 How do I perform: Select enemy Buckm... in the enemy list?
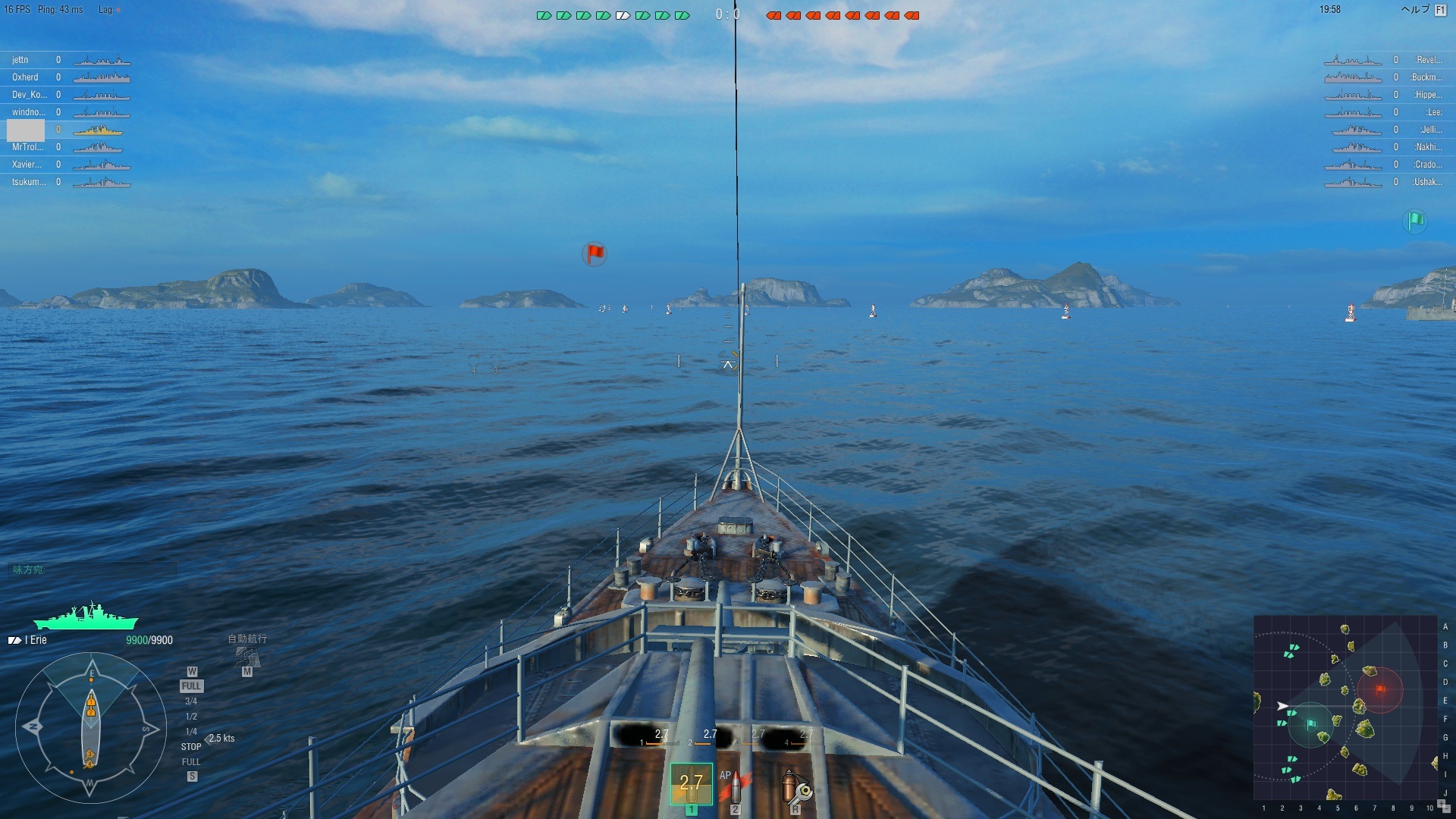click(1426, 77)
